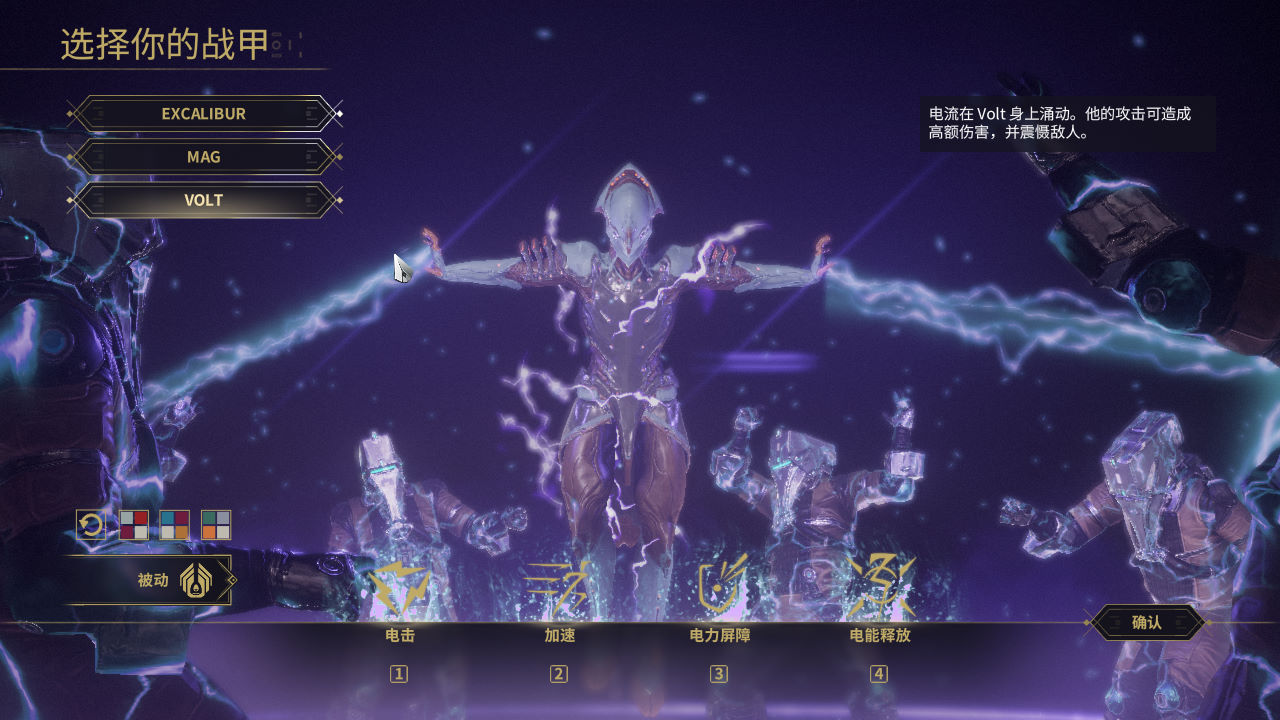View the 电击 shock ability
The width and height of the screenshot is (1280, 720).
(399, 590)
